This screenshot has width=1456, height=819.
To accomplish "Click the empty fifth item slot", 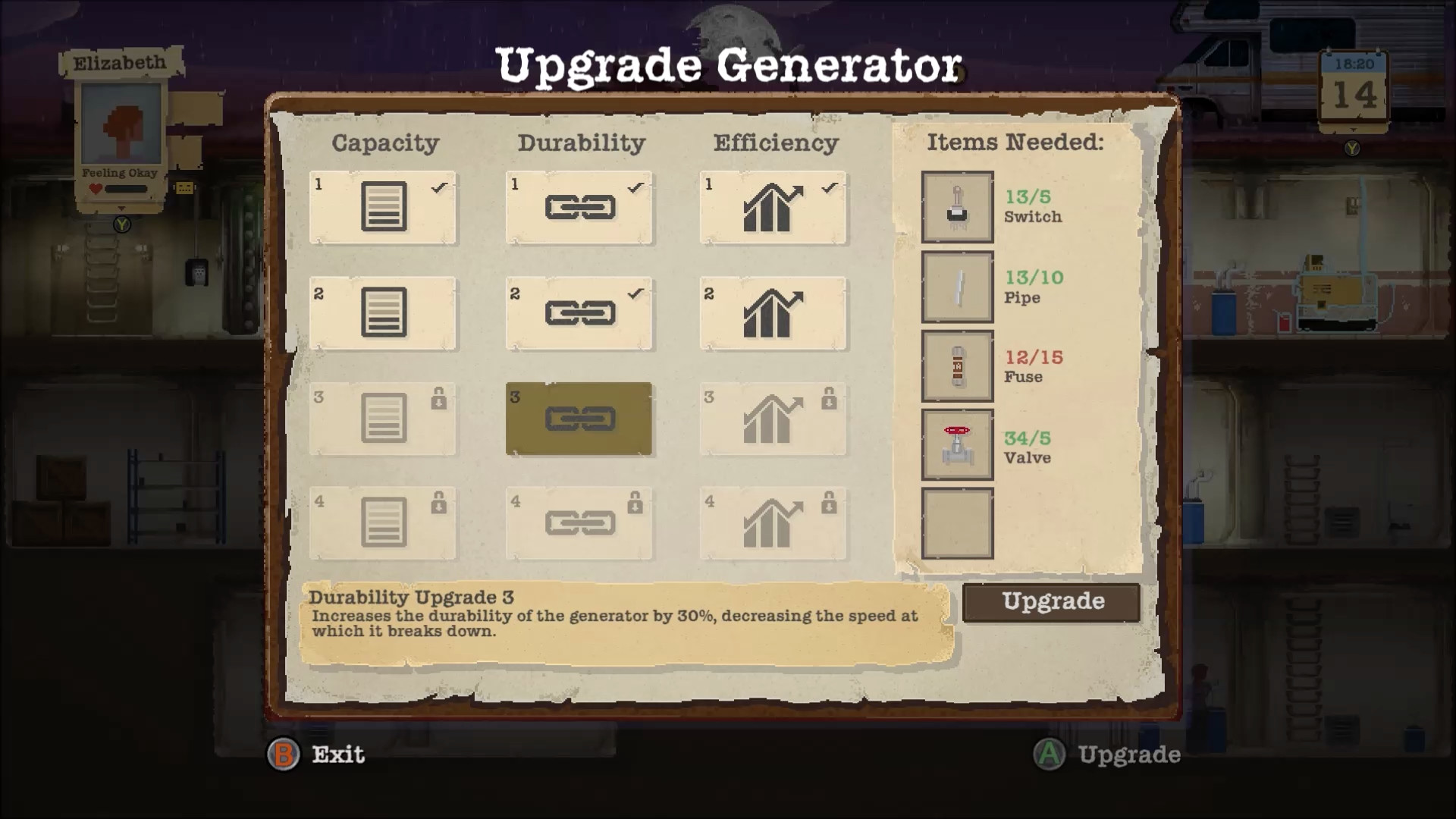I will [x=957, y=523].
